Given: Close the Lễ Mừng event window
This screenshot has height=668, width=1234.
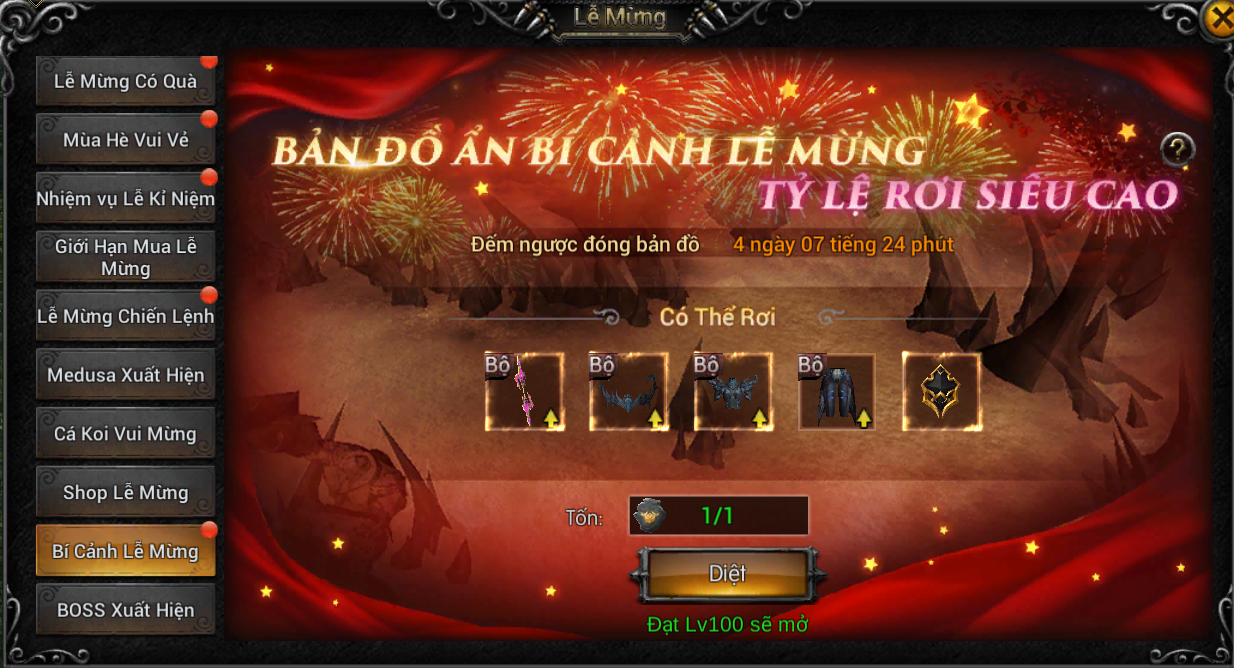Looking at the screenshot, I should 1219,18.
